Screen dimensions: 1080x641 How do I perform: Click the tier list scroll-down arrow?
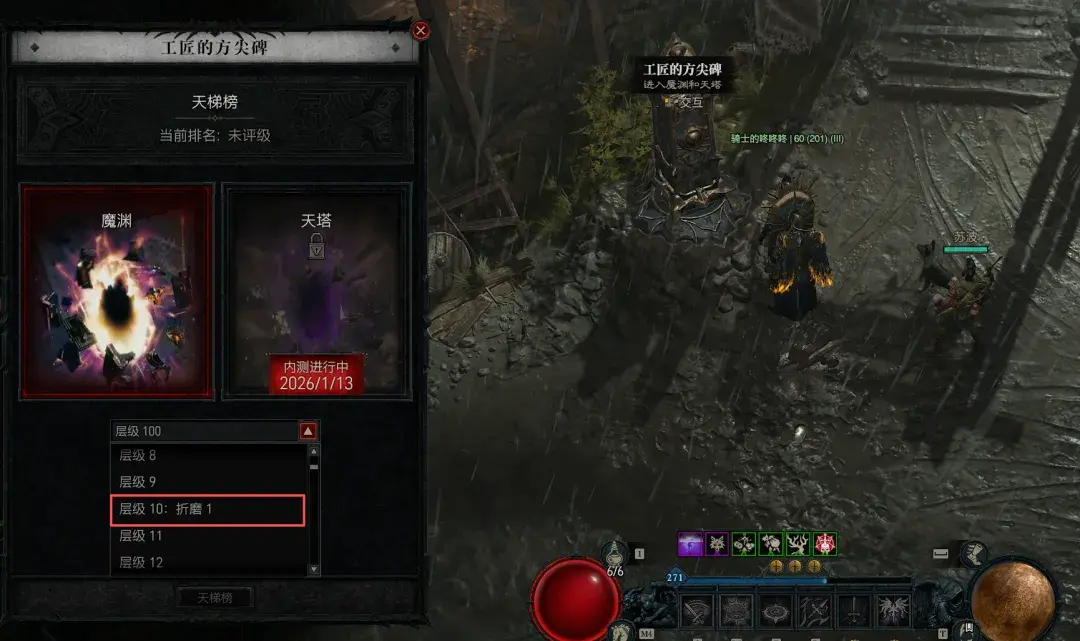point(314,568)
